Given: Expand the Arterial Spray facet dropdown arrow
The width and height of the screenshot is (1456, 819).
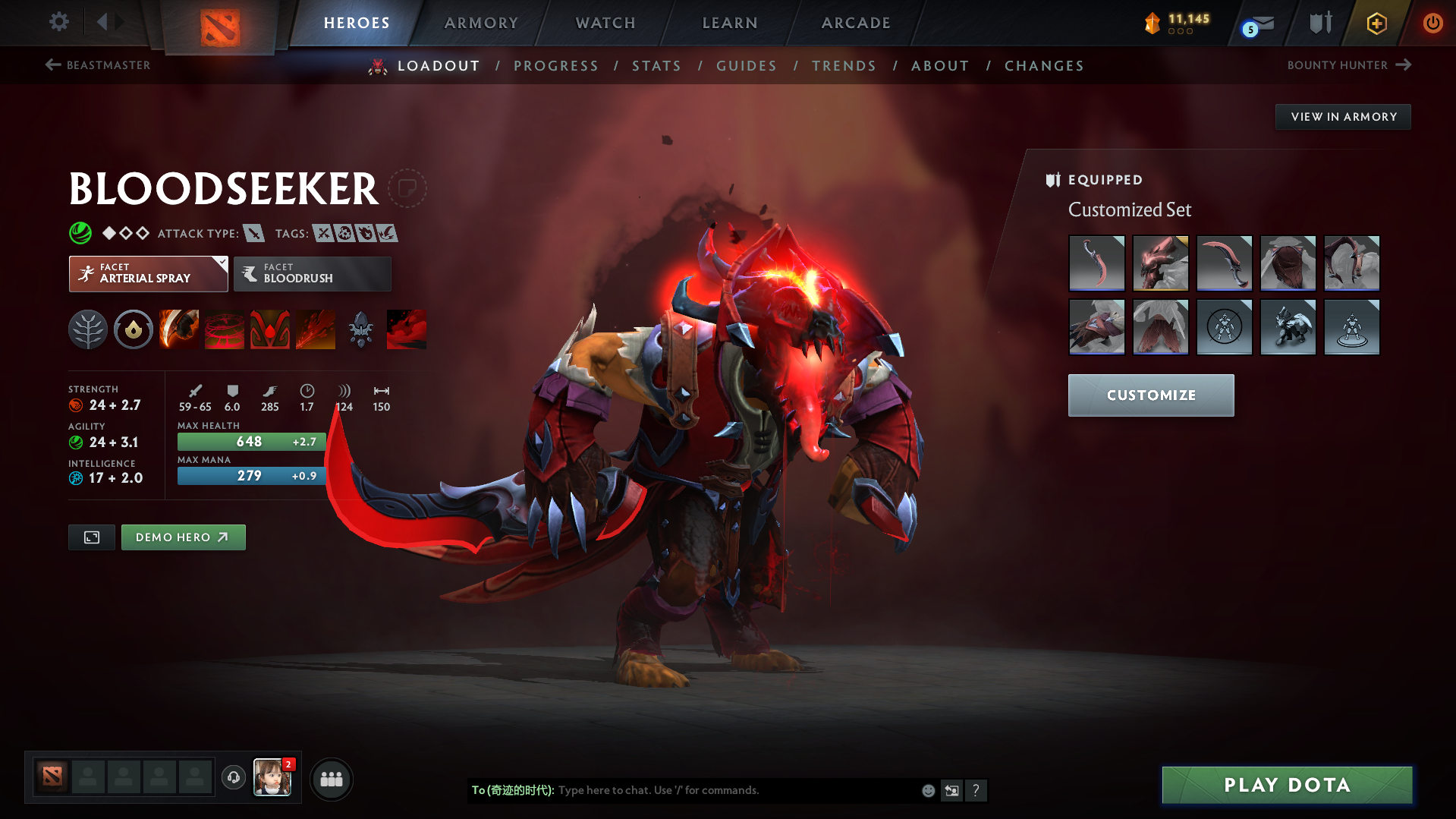Looking at the screenshot, I should click(x=221, y=264).
